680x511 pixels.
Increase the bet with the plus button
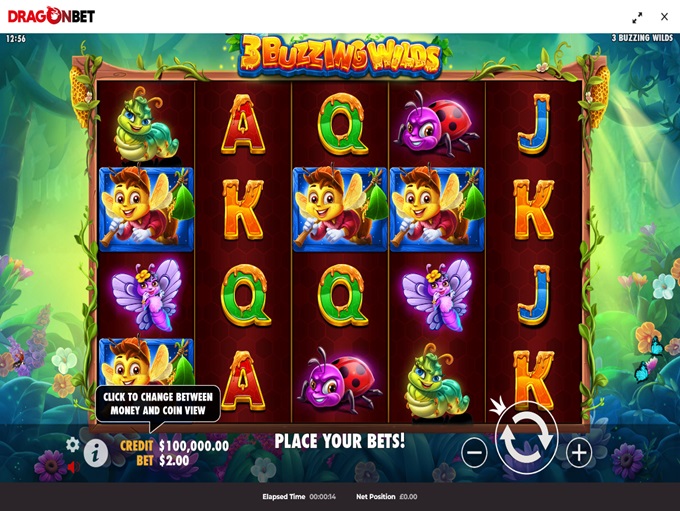pos(579,453)
